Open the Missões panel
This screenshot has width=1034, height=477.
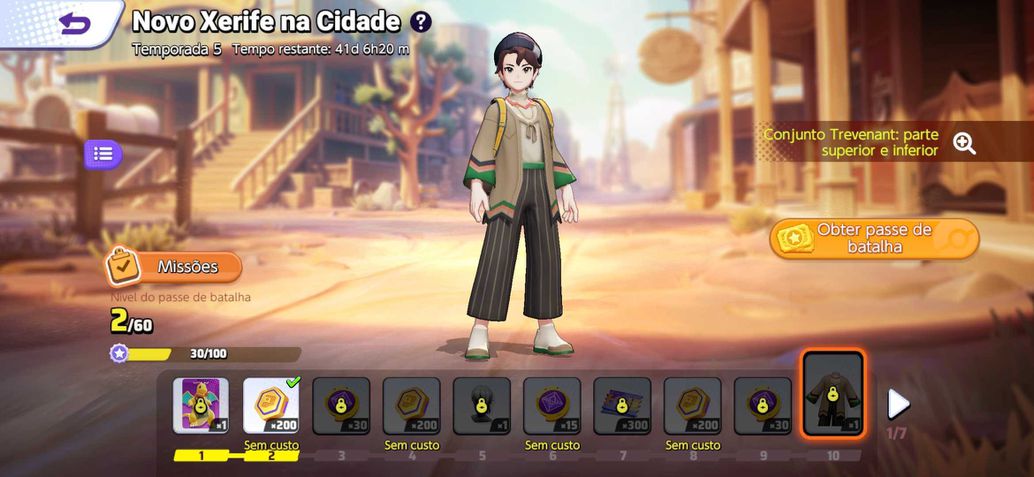(176, 267)
